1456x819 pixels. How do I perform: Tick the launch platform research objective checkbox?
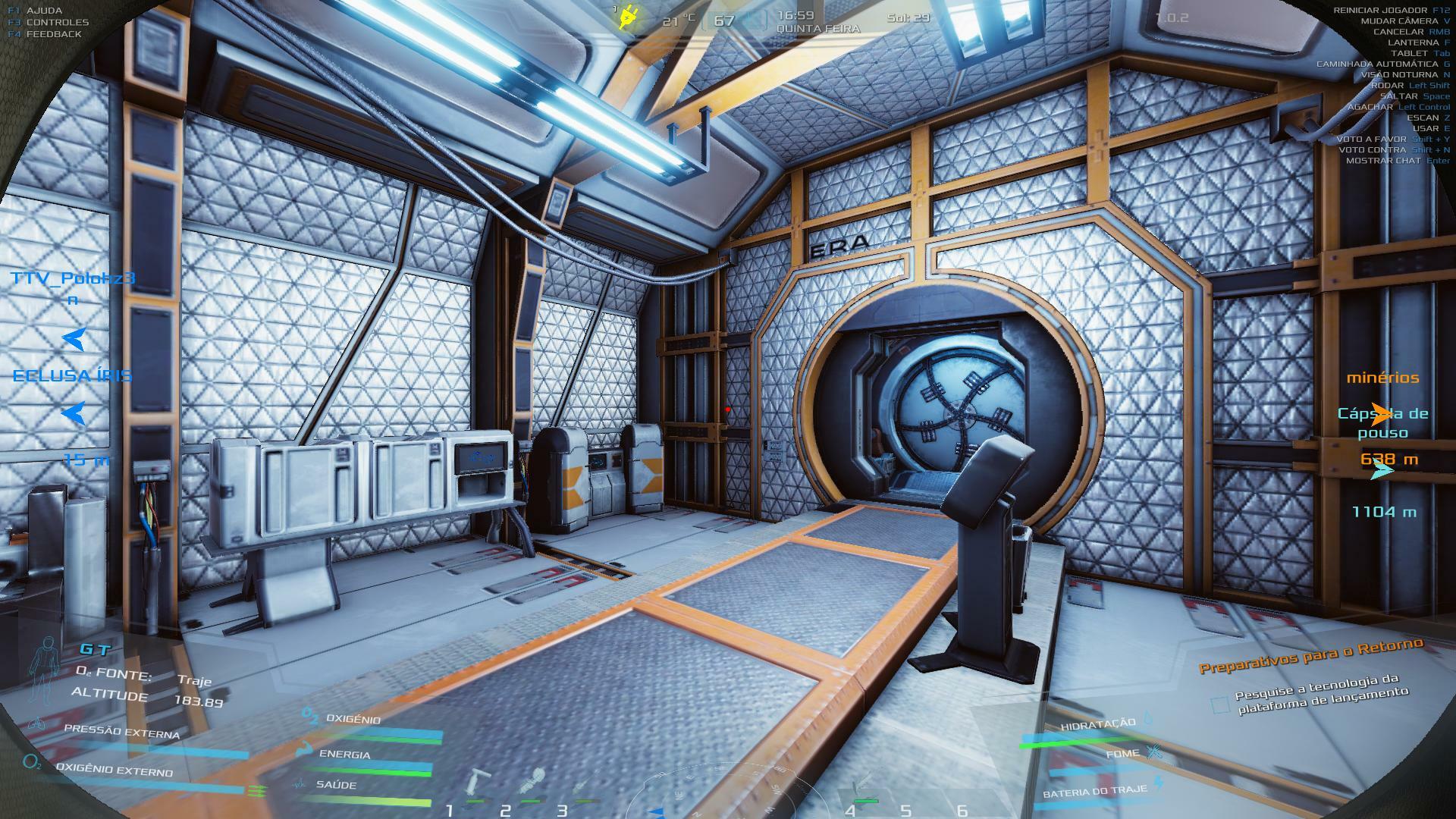tap(1219, 706)
